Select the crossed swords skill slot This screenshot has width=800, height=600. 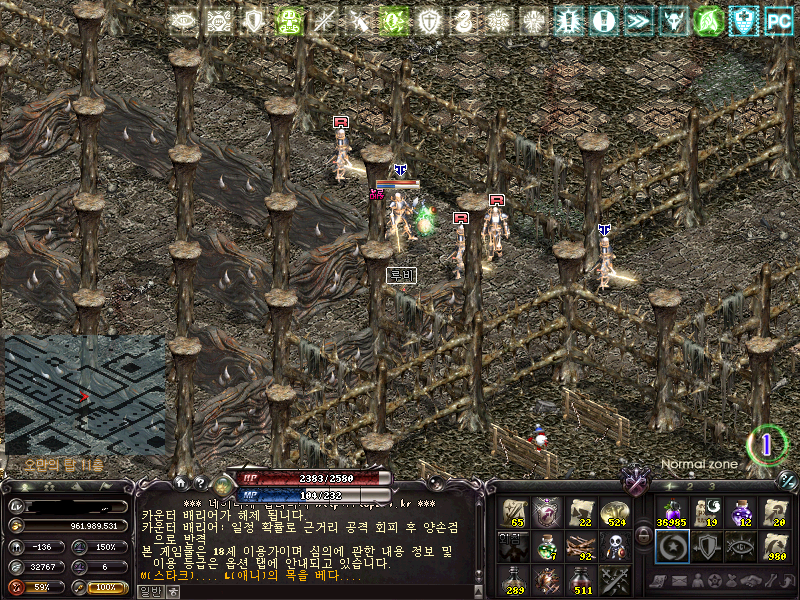point(614,579)
